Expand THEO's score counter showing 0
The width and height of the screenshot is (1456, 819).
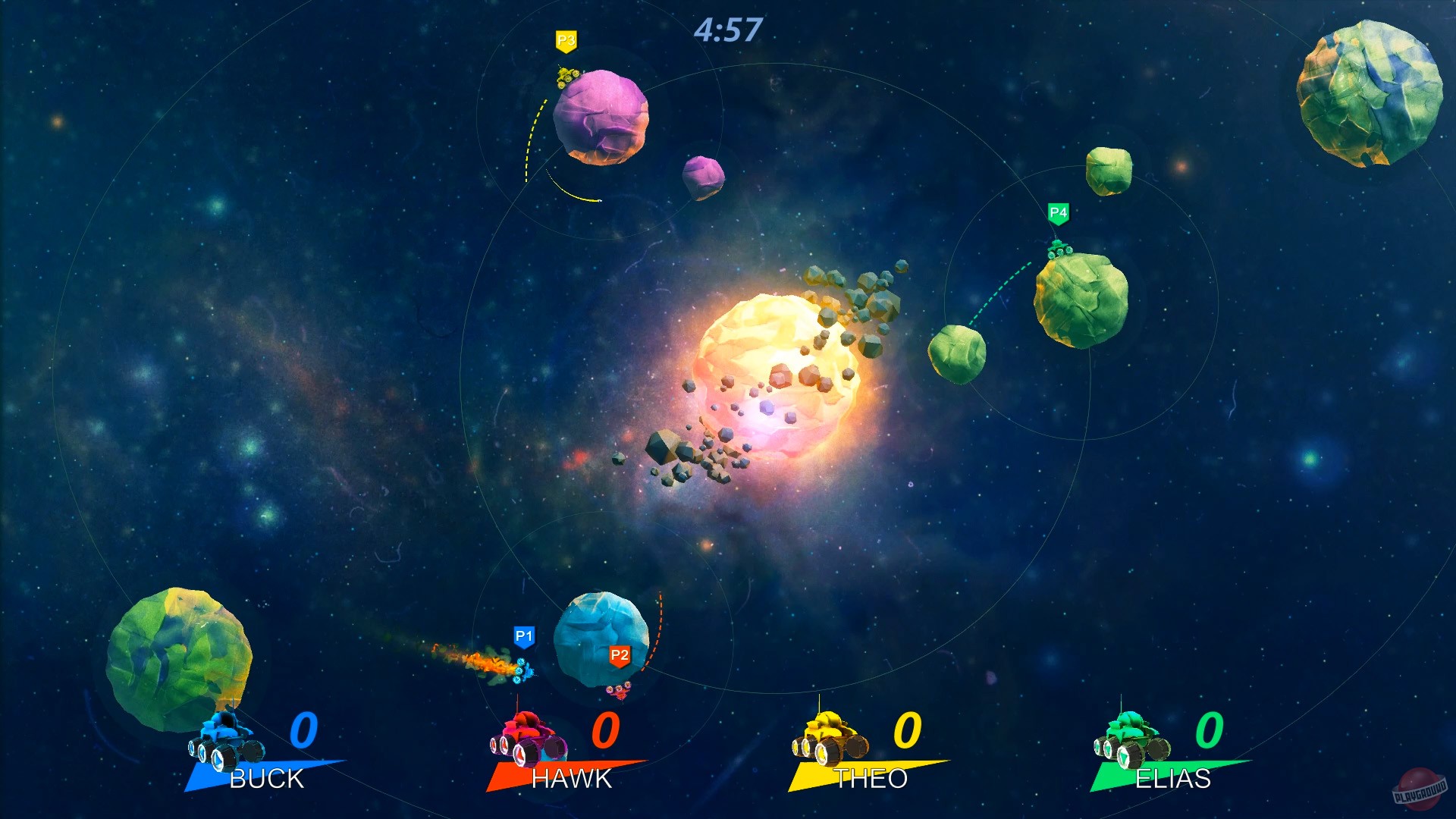[x=907, y=732]
